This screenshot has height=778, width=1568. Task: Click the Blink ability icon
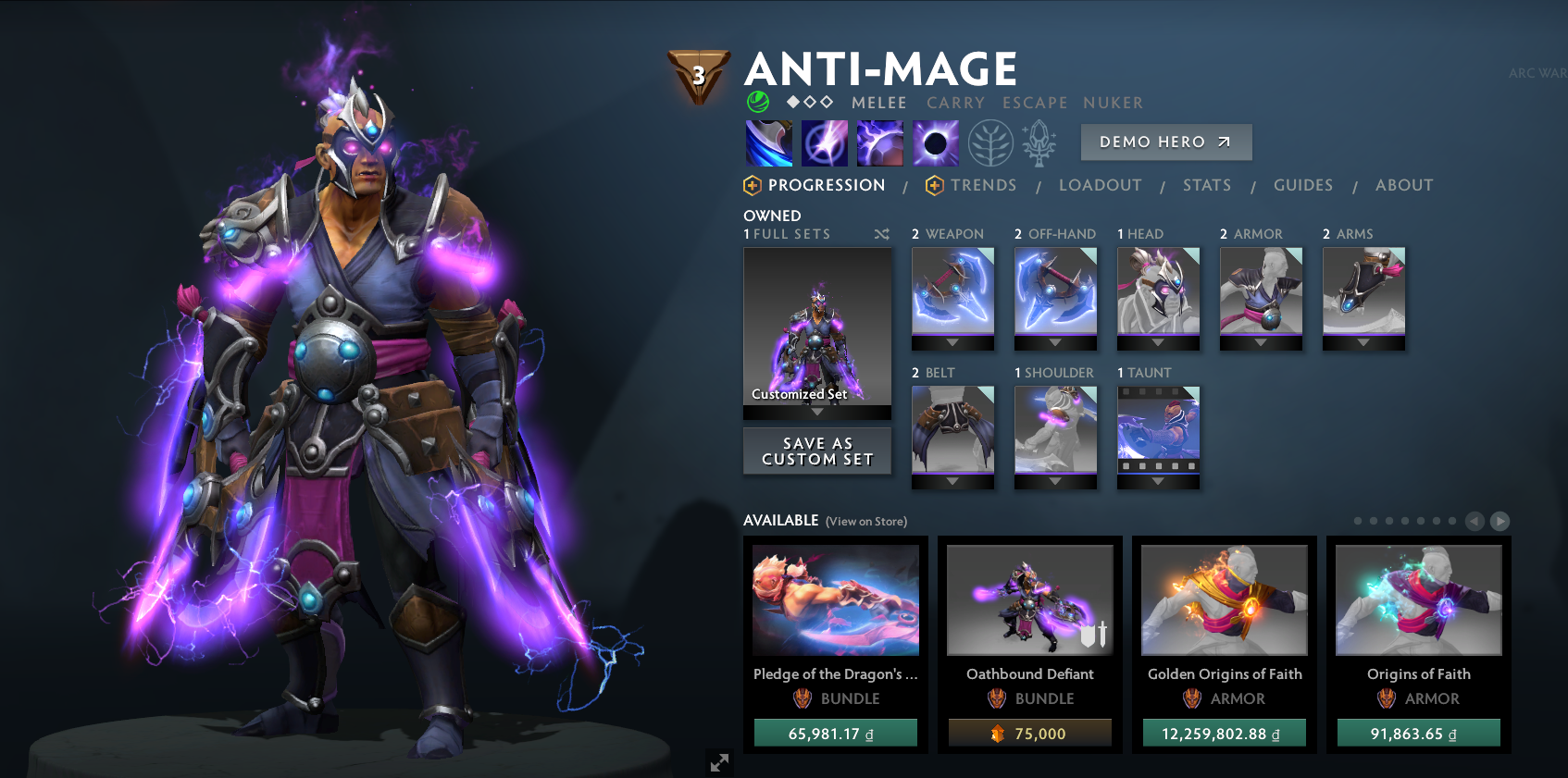point(824,142)
